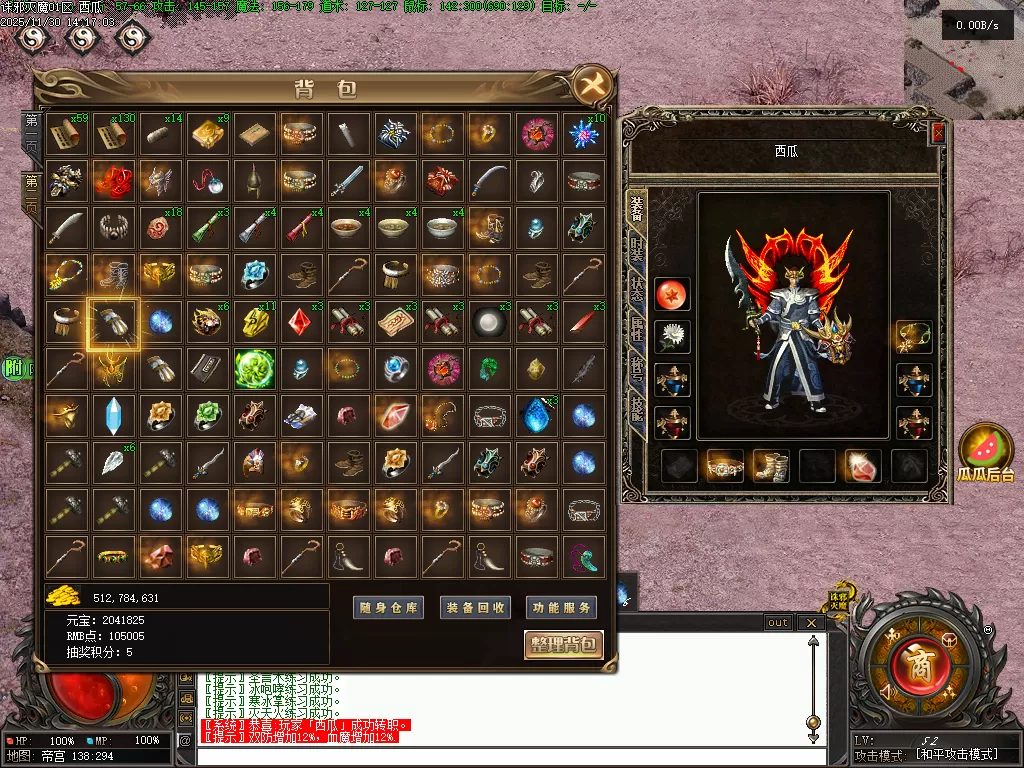Switch to the 时装 costume tab

636,250
